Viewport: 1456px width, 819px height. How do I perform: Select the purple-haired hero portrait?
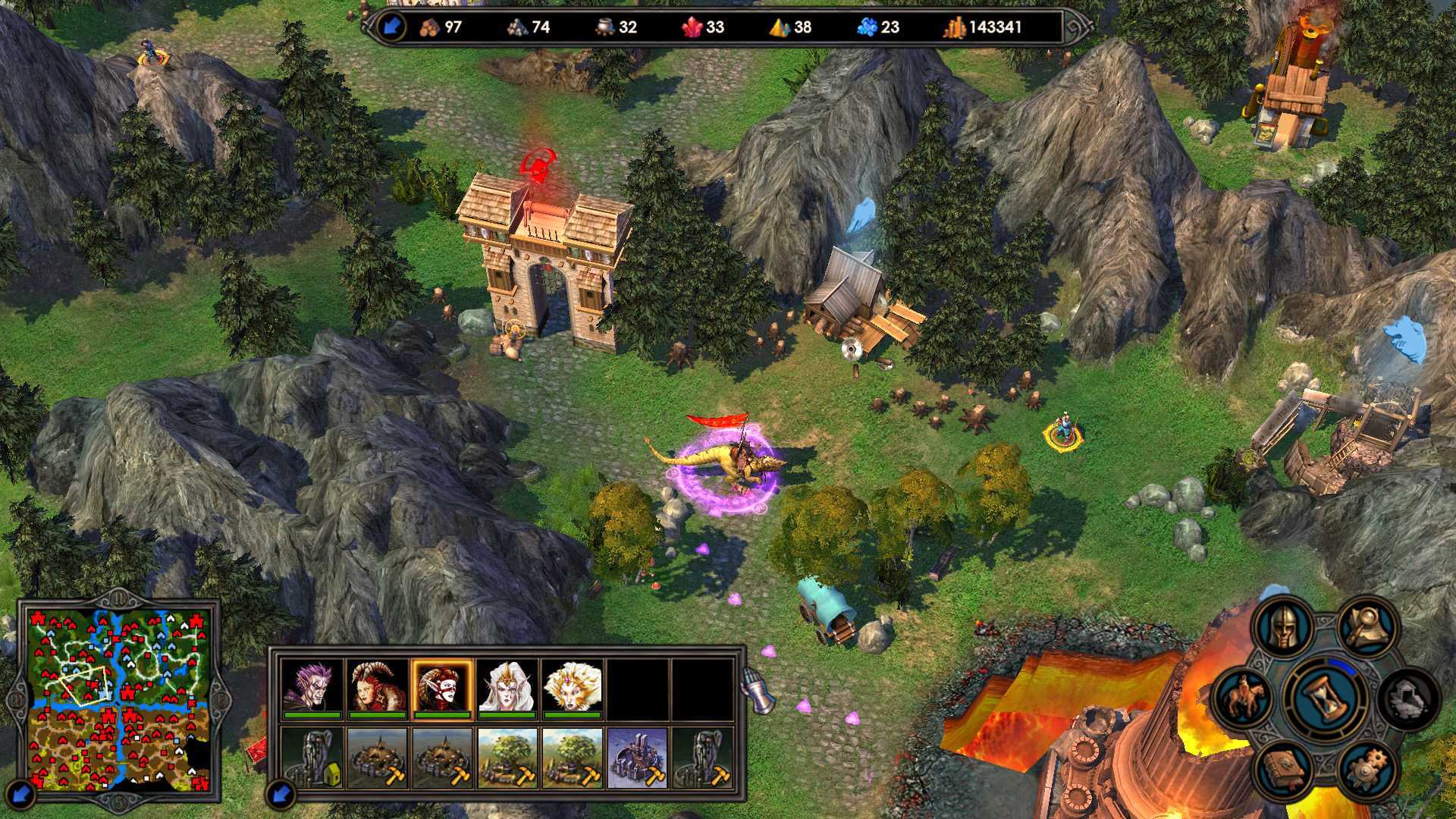point(312,687)
